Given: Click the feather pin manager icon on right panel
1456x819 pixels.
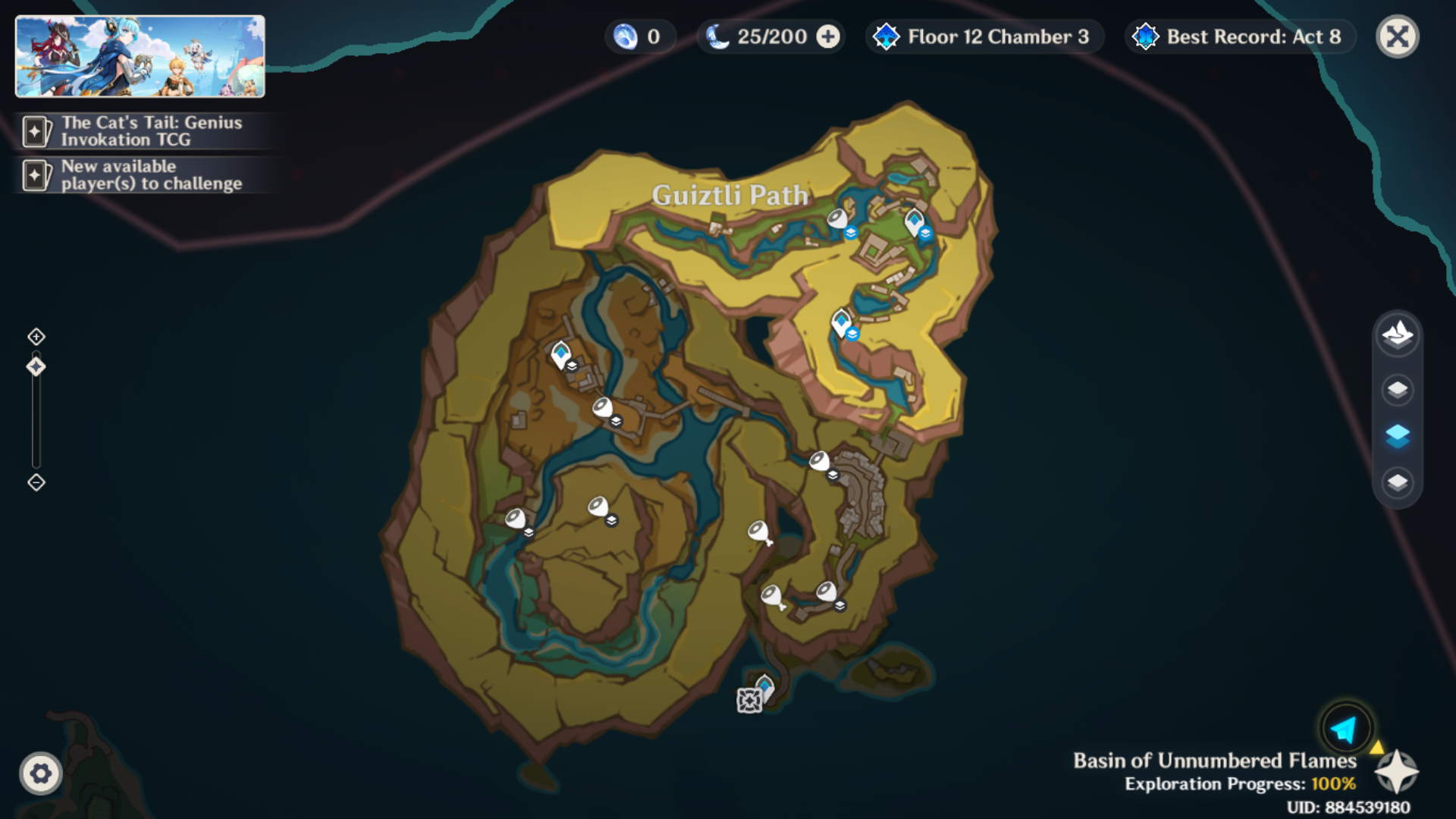Looking at the screenshot, I should pyautogui.click(x=1396, y=336).
